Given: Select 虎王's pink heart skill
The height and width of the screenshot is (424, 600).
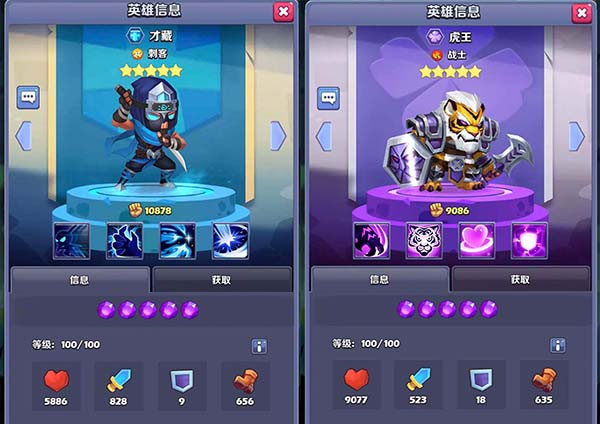Looking at the screenshot, I should (477, 240).
